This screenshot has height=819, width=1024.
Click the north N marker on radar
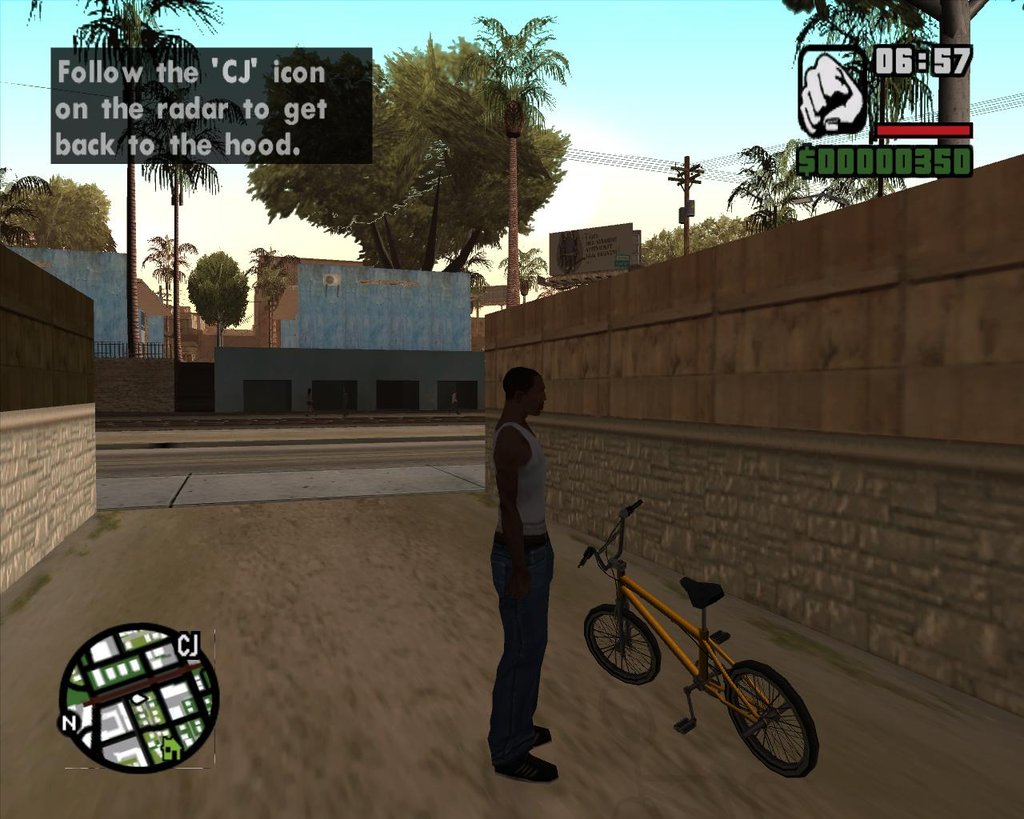(70, 722)
